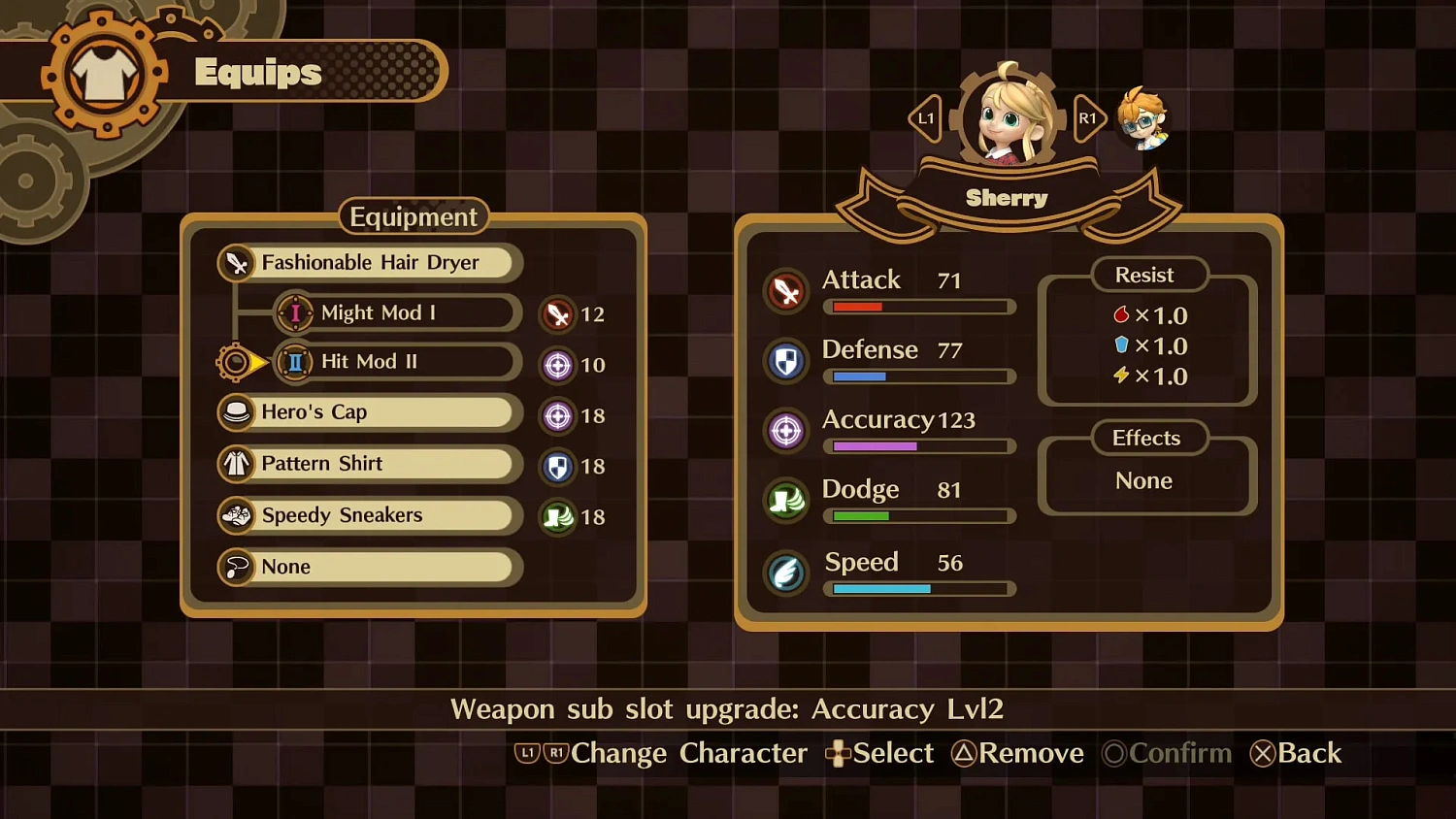1456x819 pixels.
Task: Select the Hit Mod II sub slot
Action: [396, 362]
